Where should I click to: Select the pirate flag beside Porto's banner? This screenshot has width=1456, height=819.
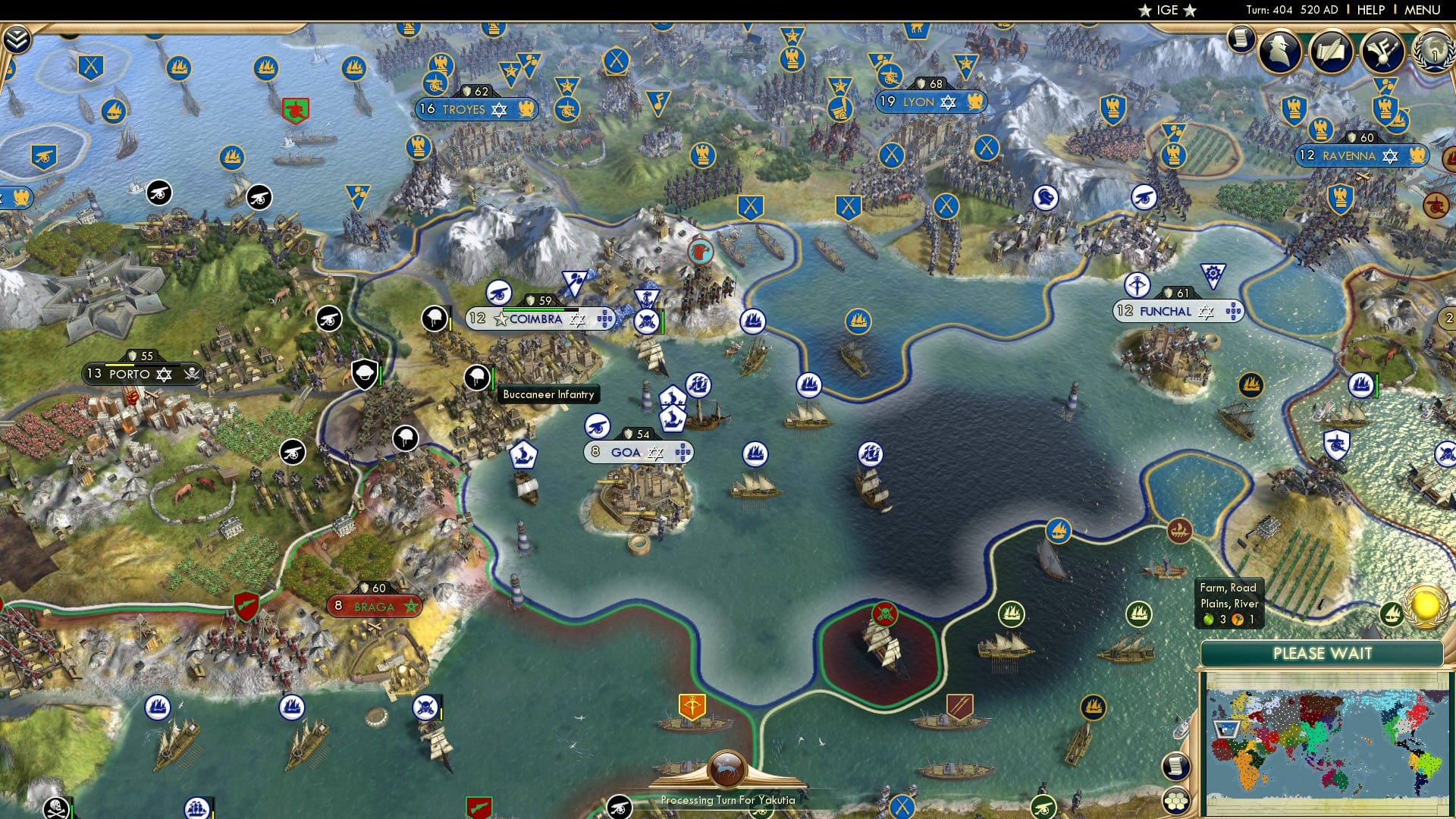[192, 374]
